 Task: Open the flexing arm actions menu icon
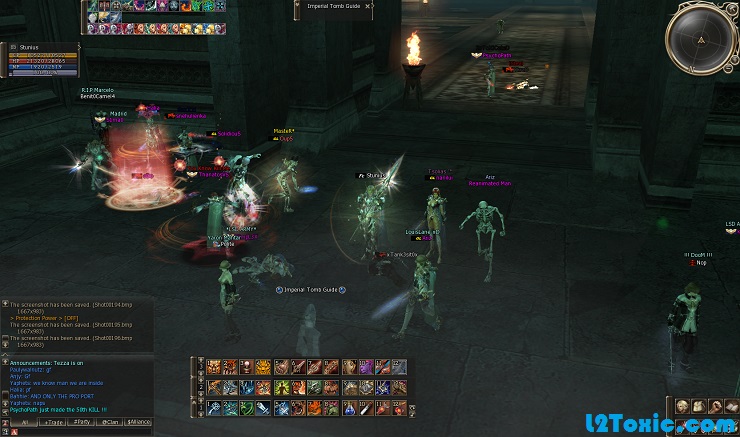coord(717,406)
